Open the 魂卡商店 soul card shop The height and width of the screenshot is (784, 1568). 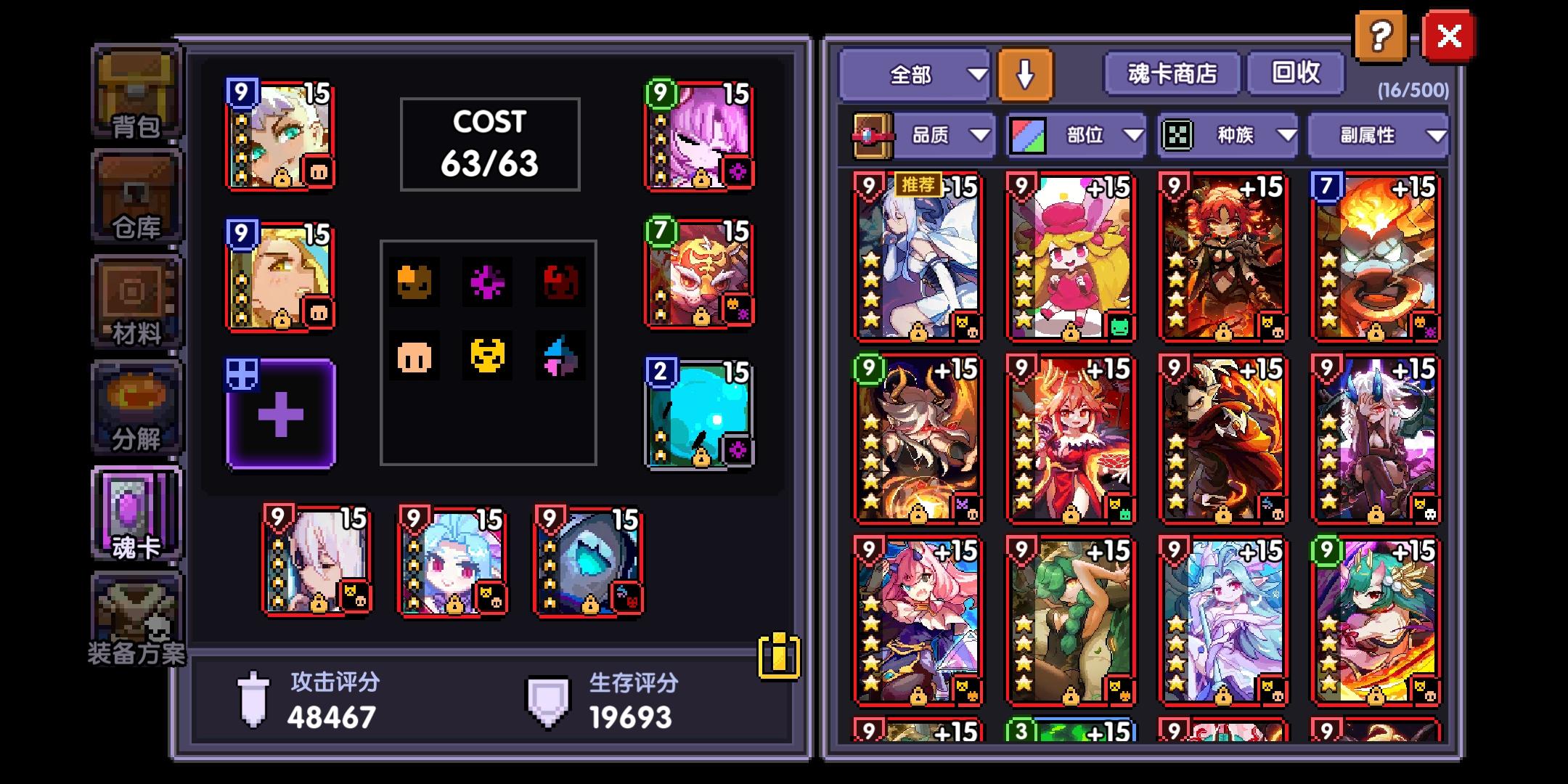(1170, 73)
